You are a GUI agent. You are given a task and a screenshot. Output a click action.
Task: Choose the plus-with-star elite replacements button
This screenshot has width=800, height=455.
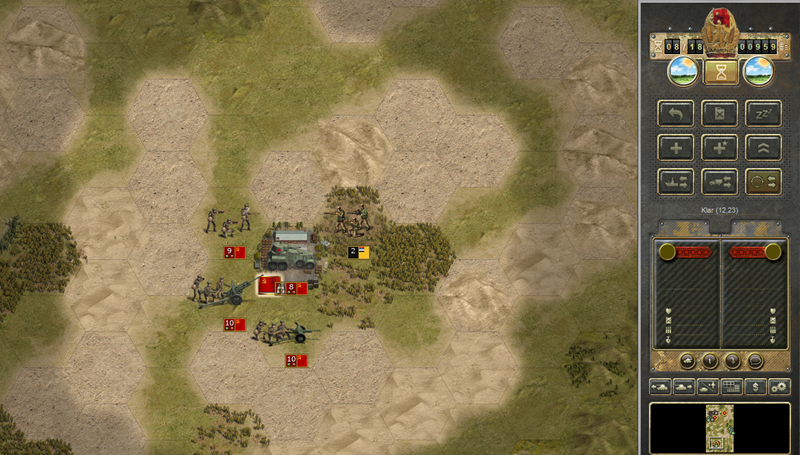tap(719, 147)
